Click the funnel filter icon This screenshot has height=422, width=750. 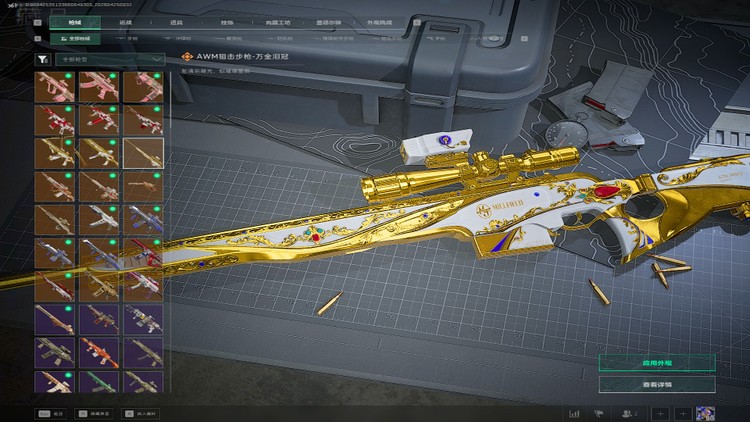42,59
